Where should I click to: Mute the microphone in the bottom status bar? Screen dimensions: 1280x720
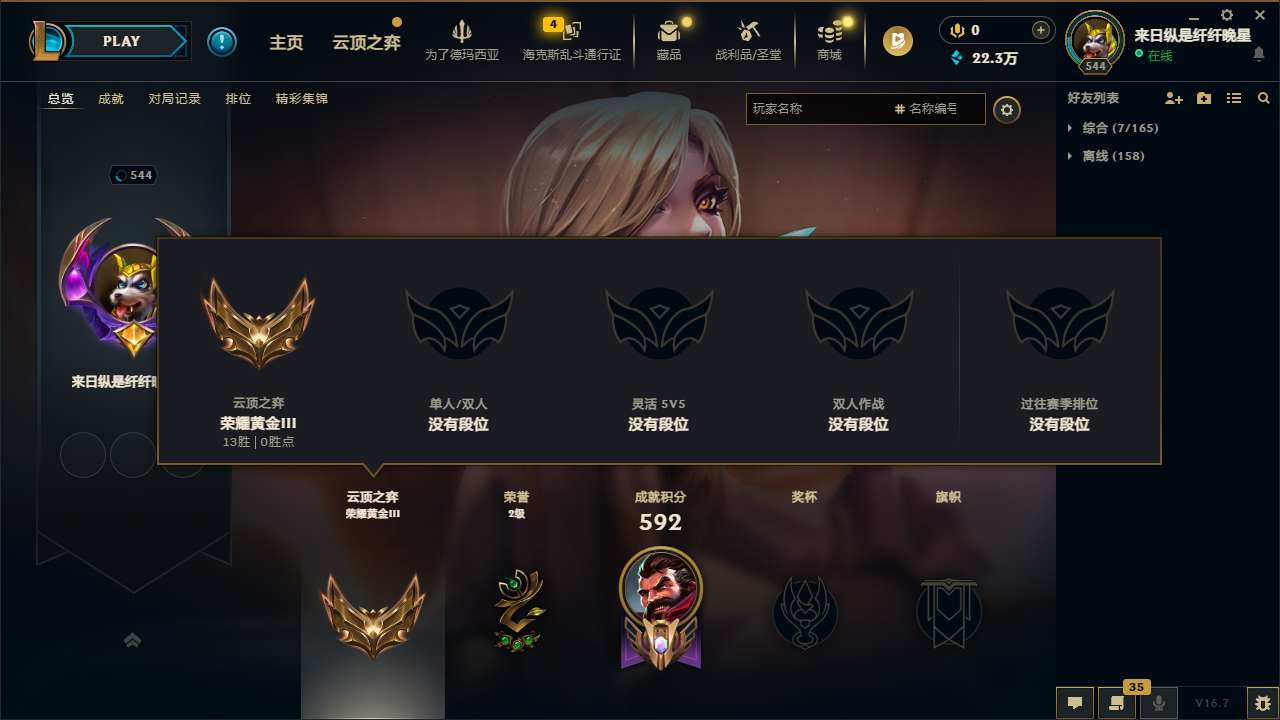pos(1158,703)
